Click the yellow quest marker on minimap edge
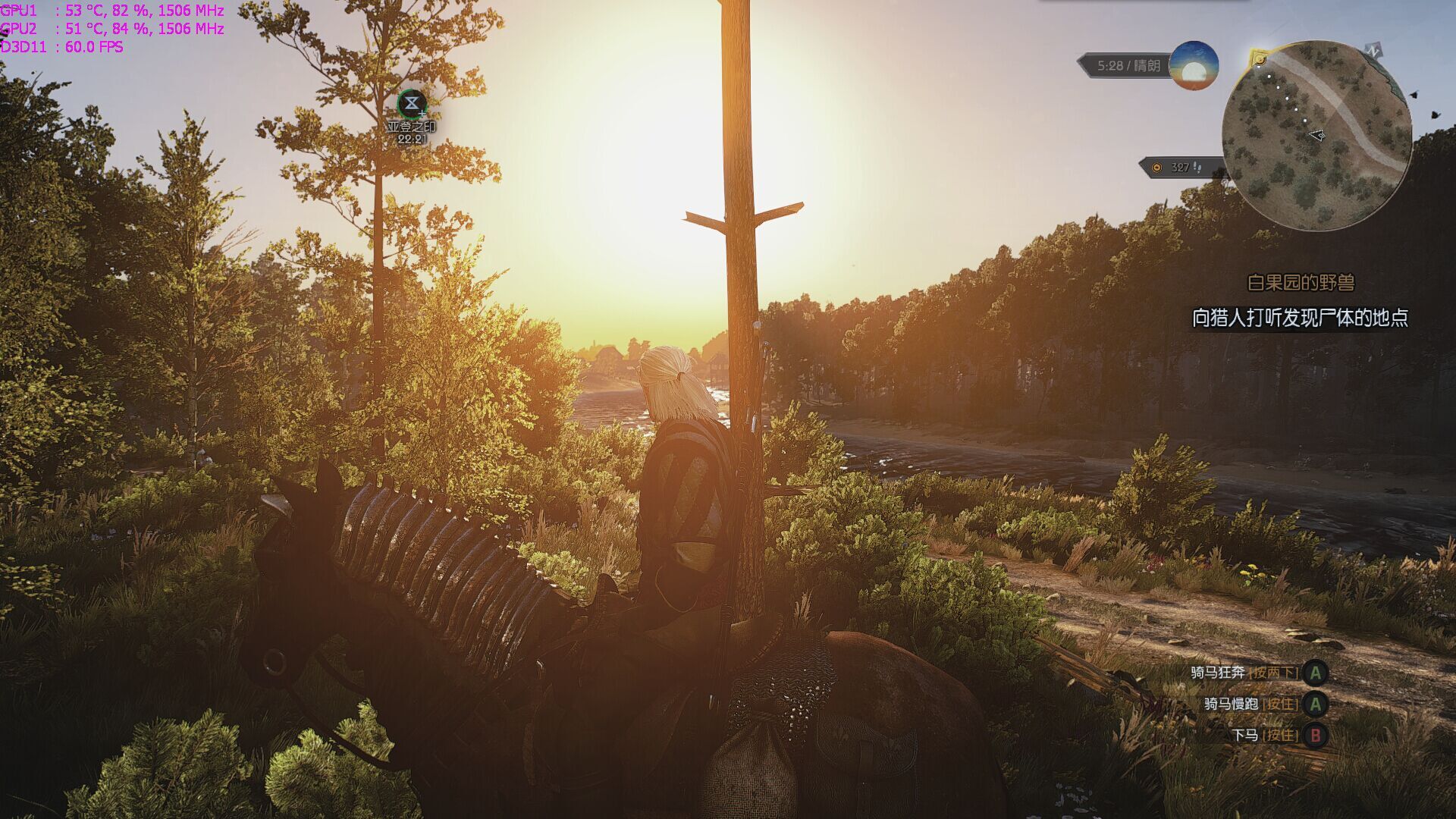The width and height of the screenshot is (1456, 819). (x=1259, y=59)
